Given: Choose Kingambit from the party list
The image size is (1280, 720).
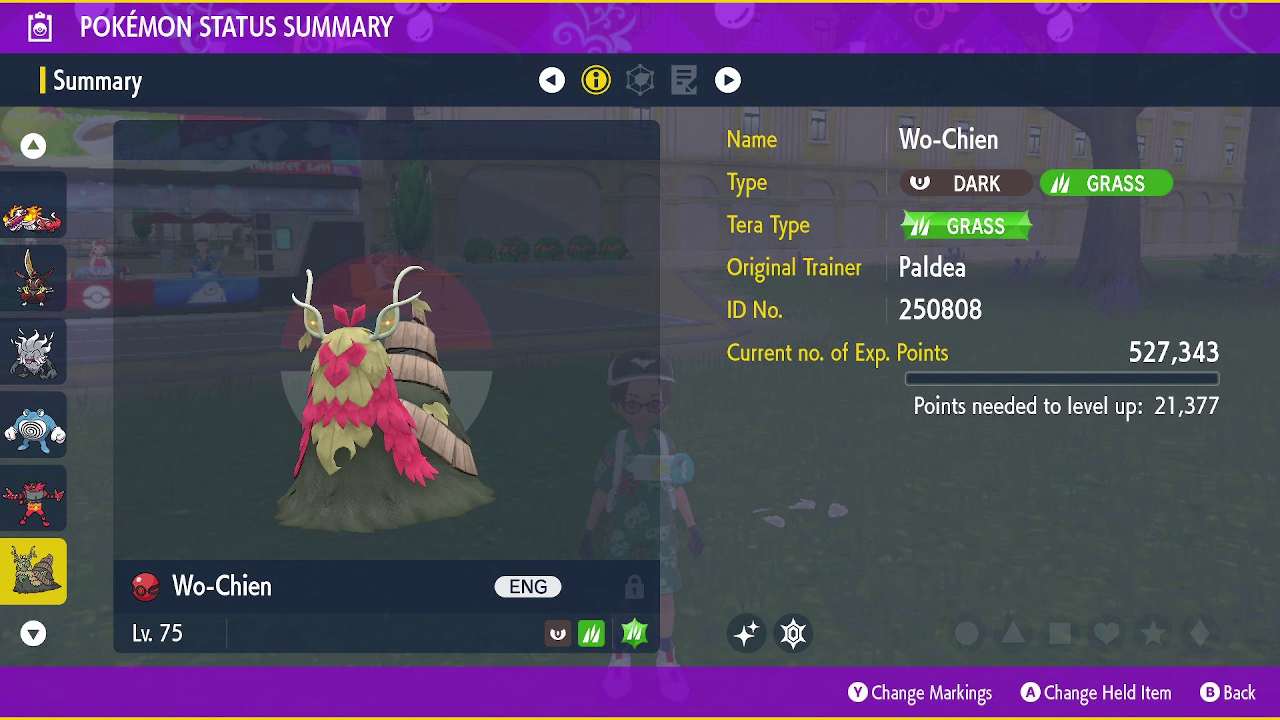Looking at the screenshot, I should (33, 279).
